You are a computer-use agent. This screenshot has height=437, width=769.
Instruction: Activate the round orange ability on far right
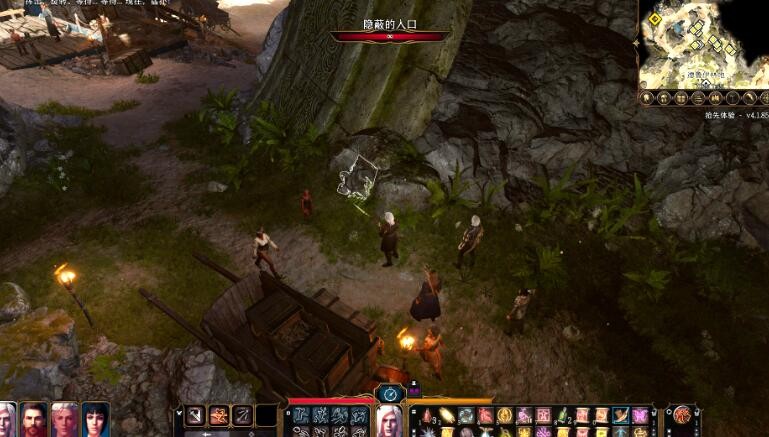pos(683,415)
